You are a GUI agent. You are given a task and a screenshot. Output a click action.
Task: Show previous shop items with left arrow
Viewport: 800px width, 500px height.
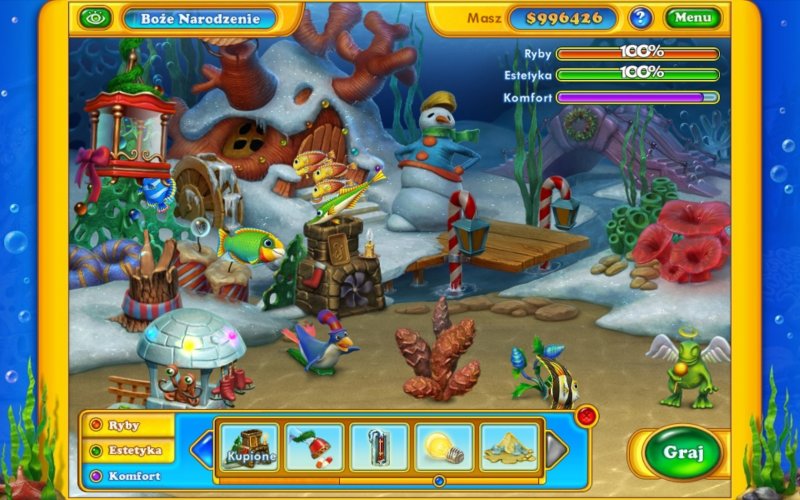tap(202, 448)
